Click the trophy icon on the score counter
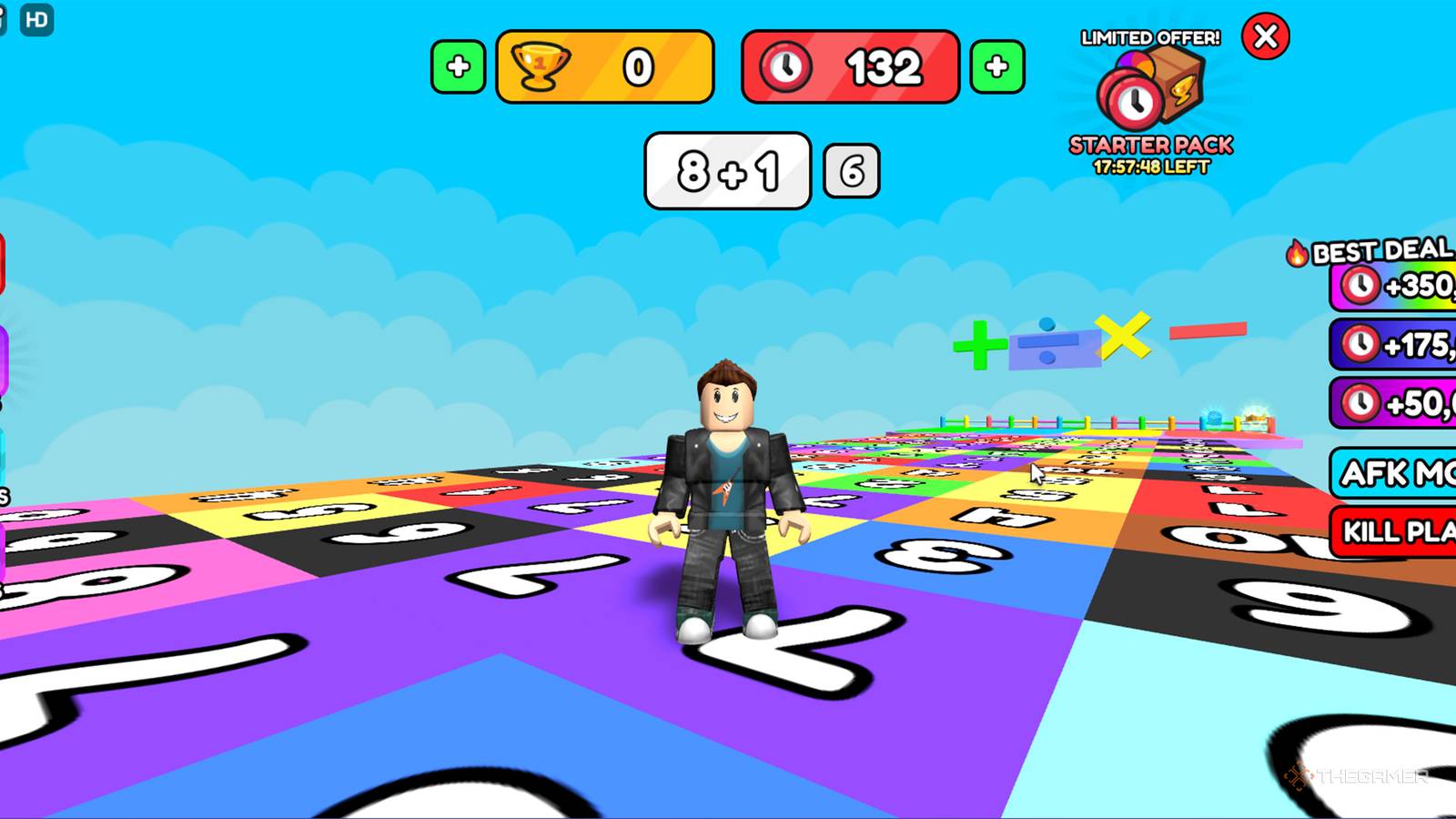 point(541,66)
